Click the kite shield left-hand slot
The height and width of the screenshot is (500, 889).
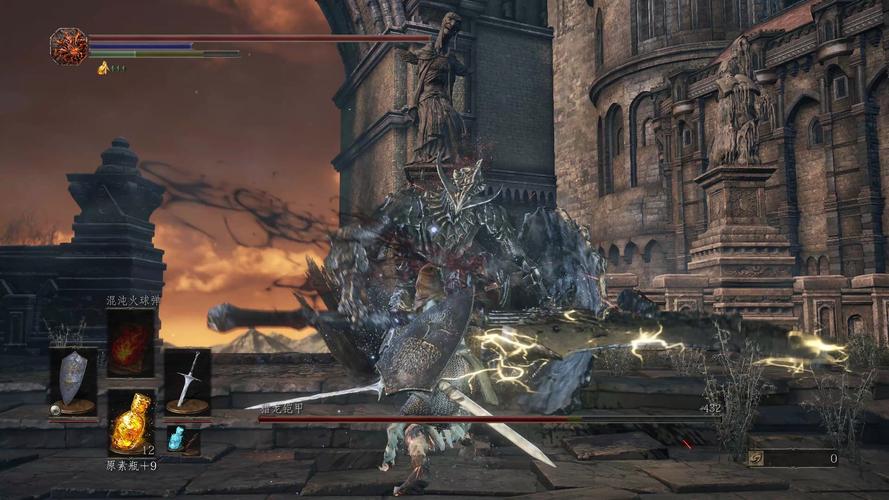[73, 381]
